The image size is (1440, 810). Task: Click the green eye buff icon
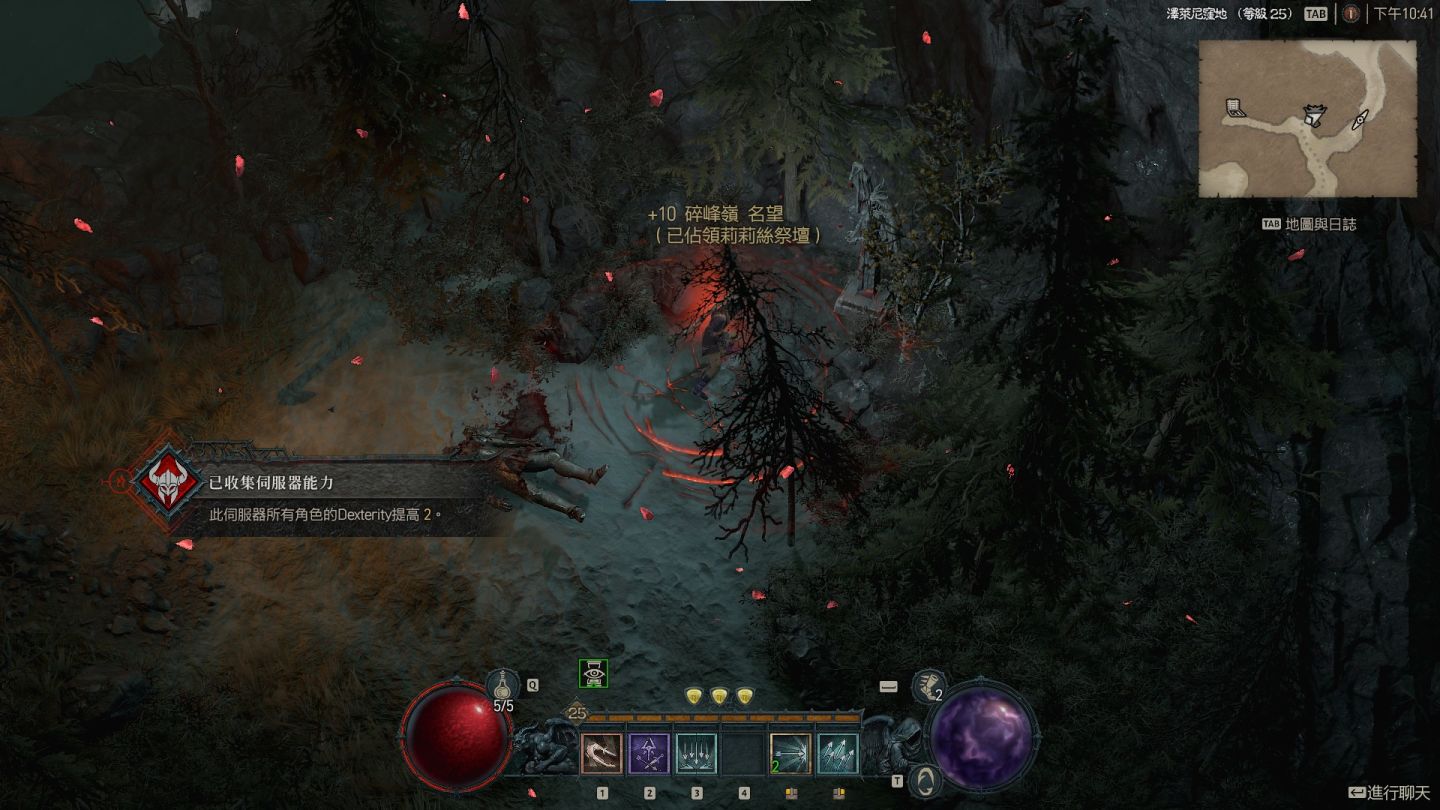tap(594, 674)
